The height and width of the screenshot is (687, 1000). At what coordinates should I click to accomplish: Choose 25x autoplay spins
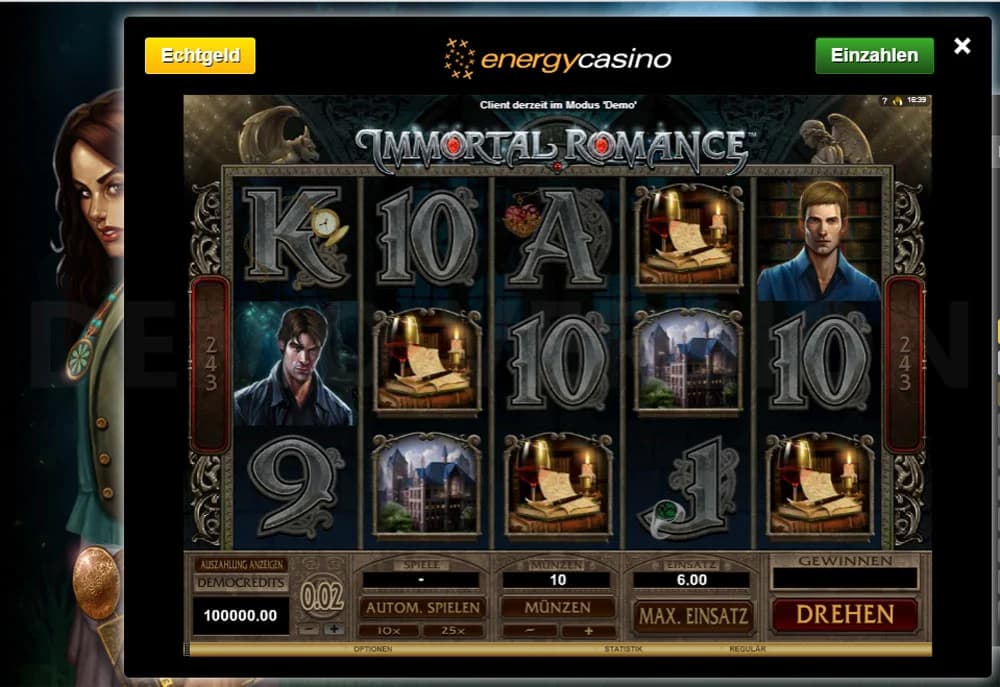[455, 631]
